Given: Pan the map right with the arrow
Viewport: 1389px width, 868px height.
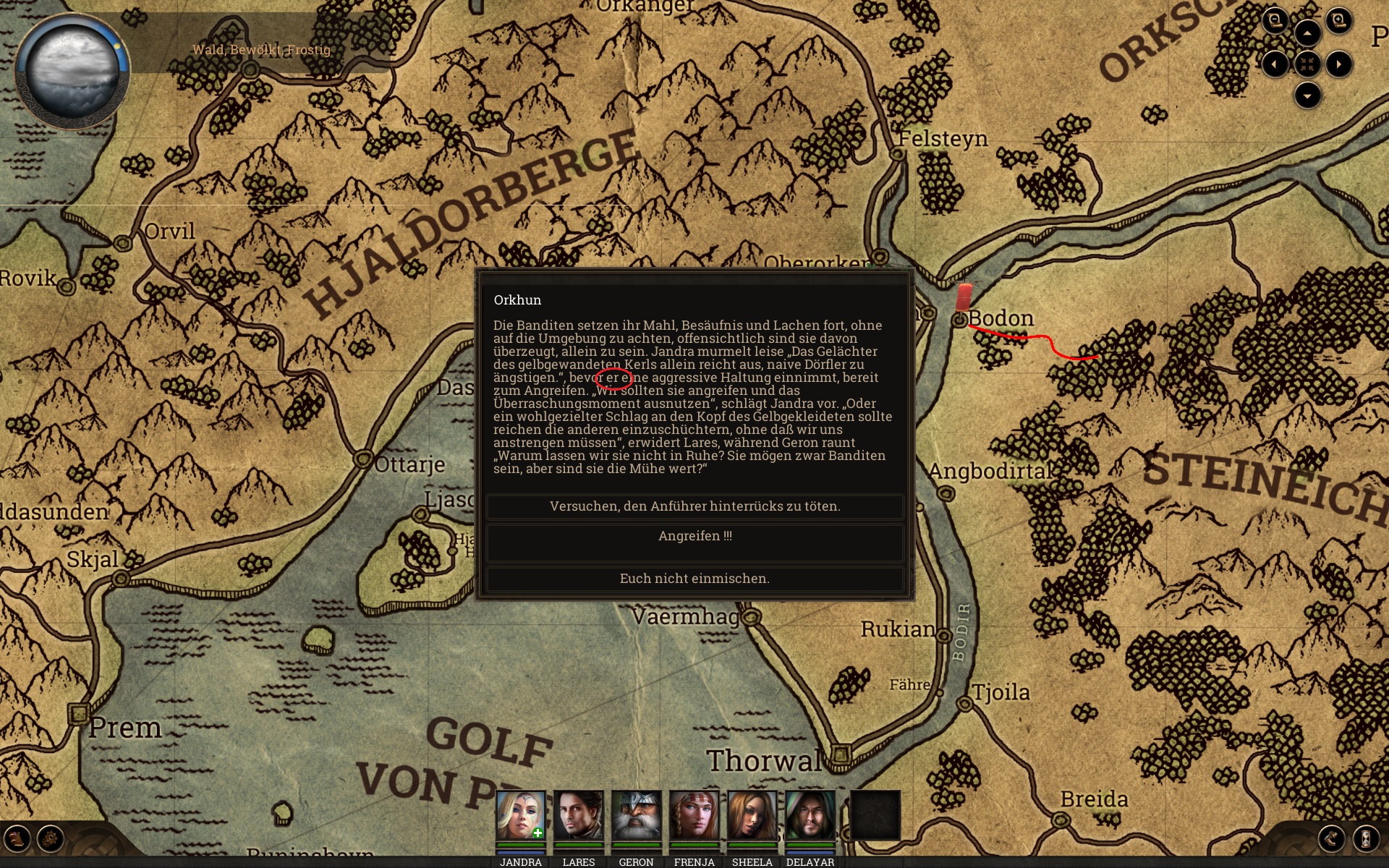Looking at the screenshot, I should pos(1339,64).
